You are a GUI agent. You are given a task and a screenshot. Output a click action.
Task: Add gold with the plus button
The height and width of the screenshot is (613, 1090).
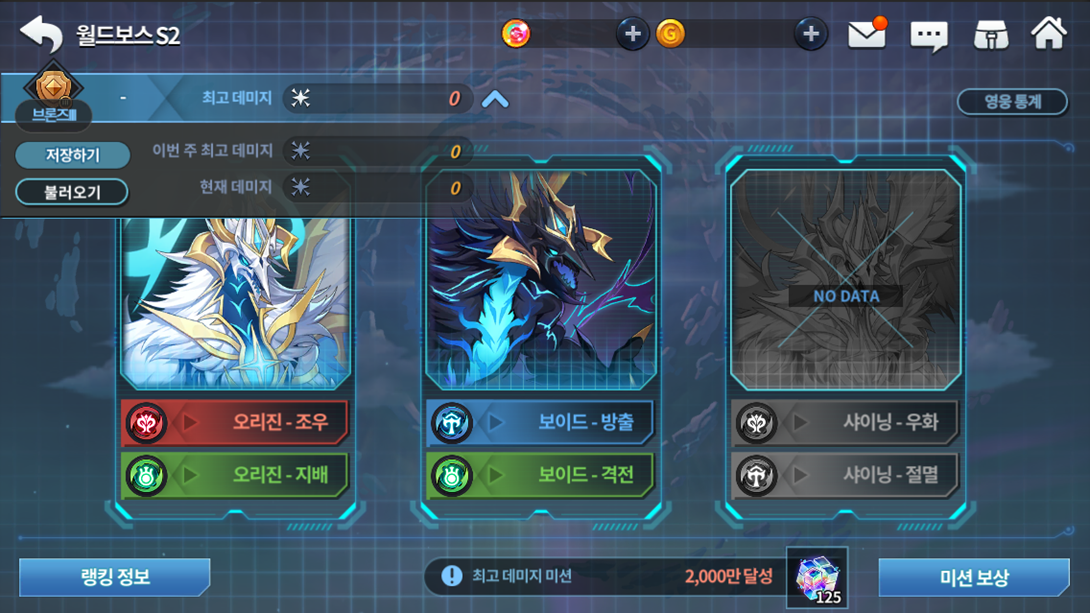pyautogui.click(x=810, y=34)
